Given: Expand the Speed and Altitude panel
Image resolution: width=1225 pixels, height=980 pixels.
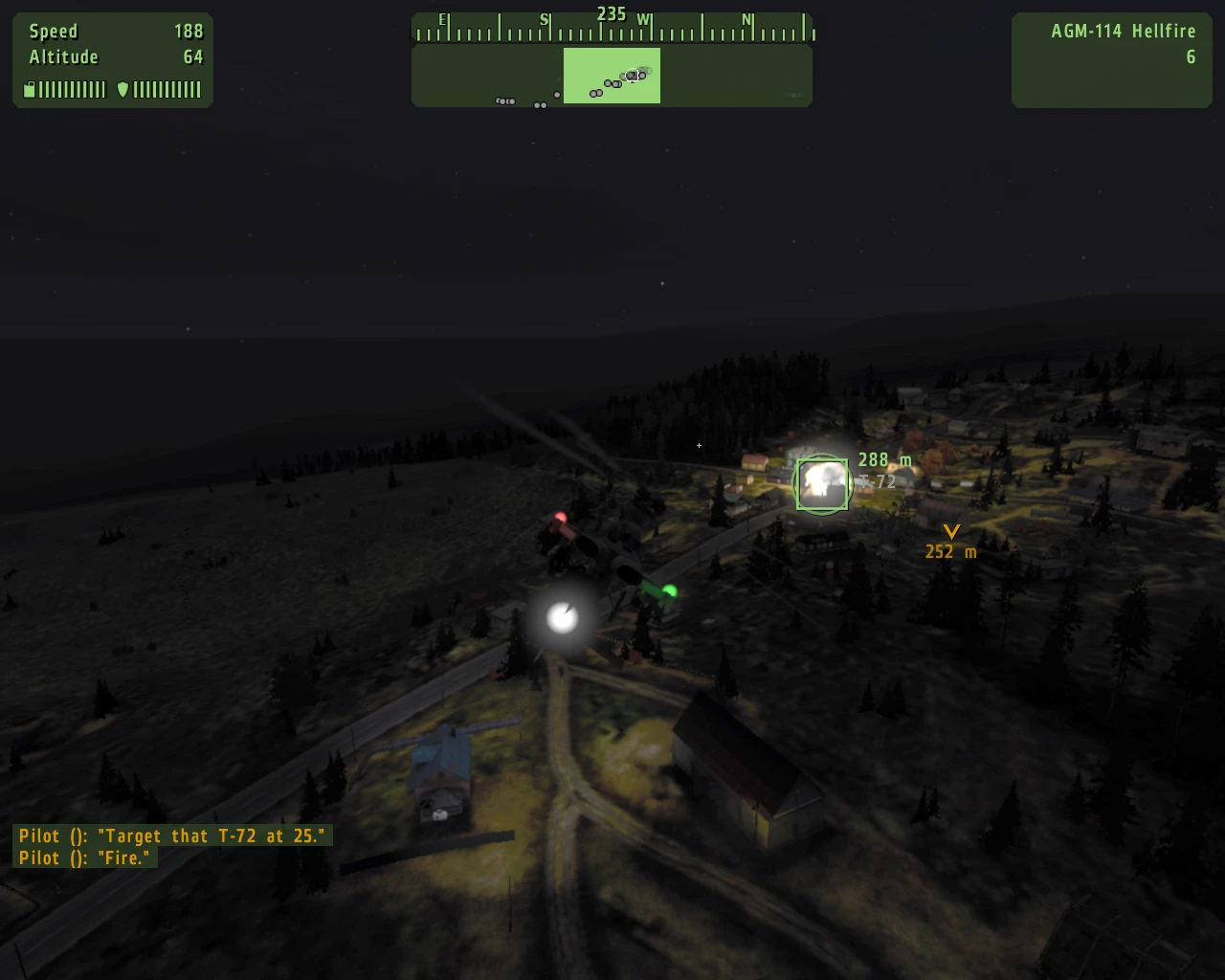Looking at the screenshot, I should point(112,59).
